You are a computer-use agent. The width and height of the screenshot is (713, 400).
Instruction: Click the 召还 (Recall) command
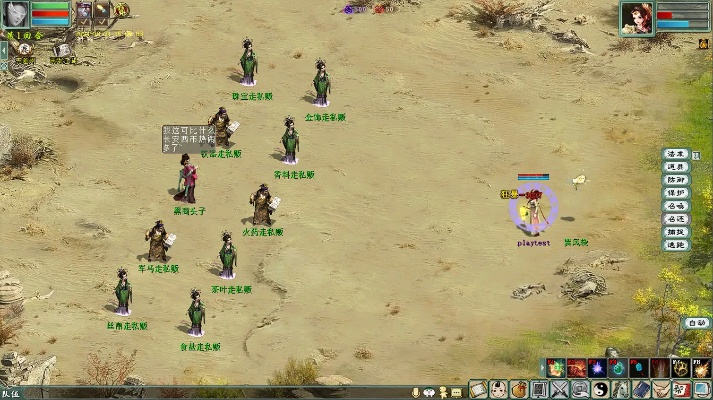point(676,220)
